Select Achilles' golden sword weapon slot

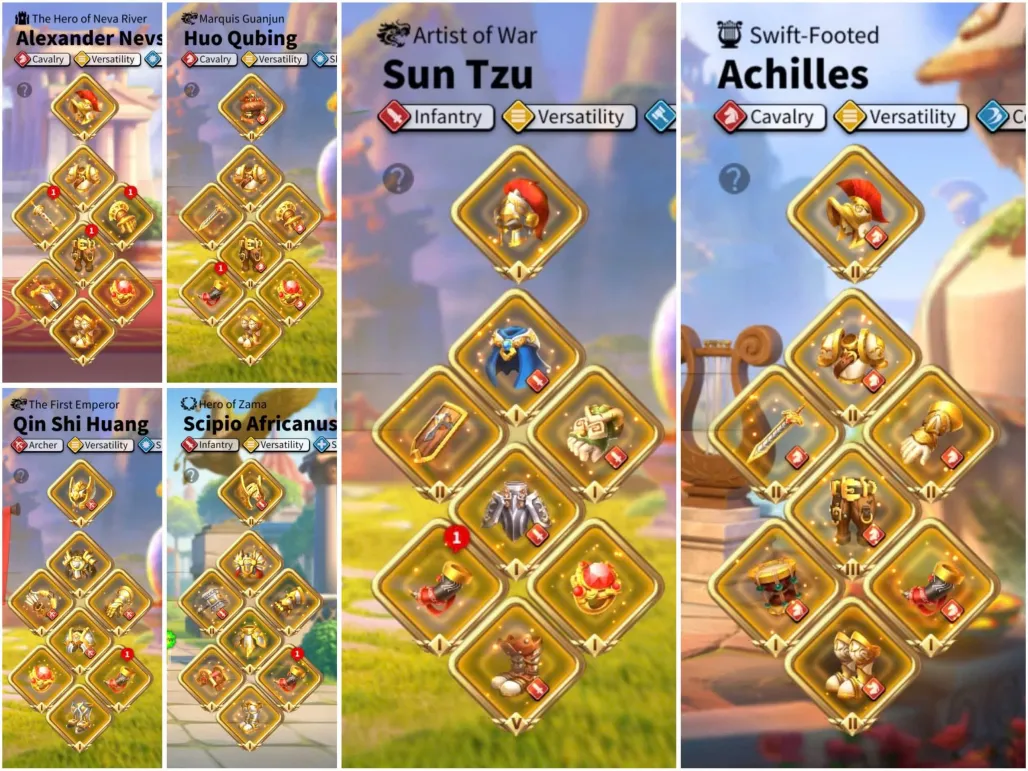(x=776, y=433)
